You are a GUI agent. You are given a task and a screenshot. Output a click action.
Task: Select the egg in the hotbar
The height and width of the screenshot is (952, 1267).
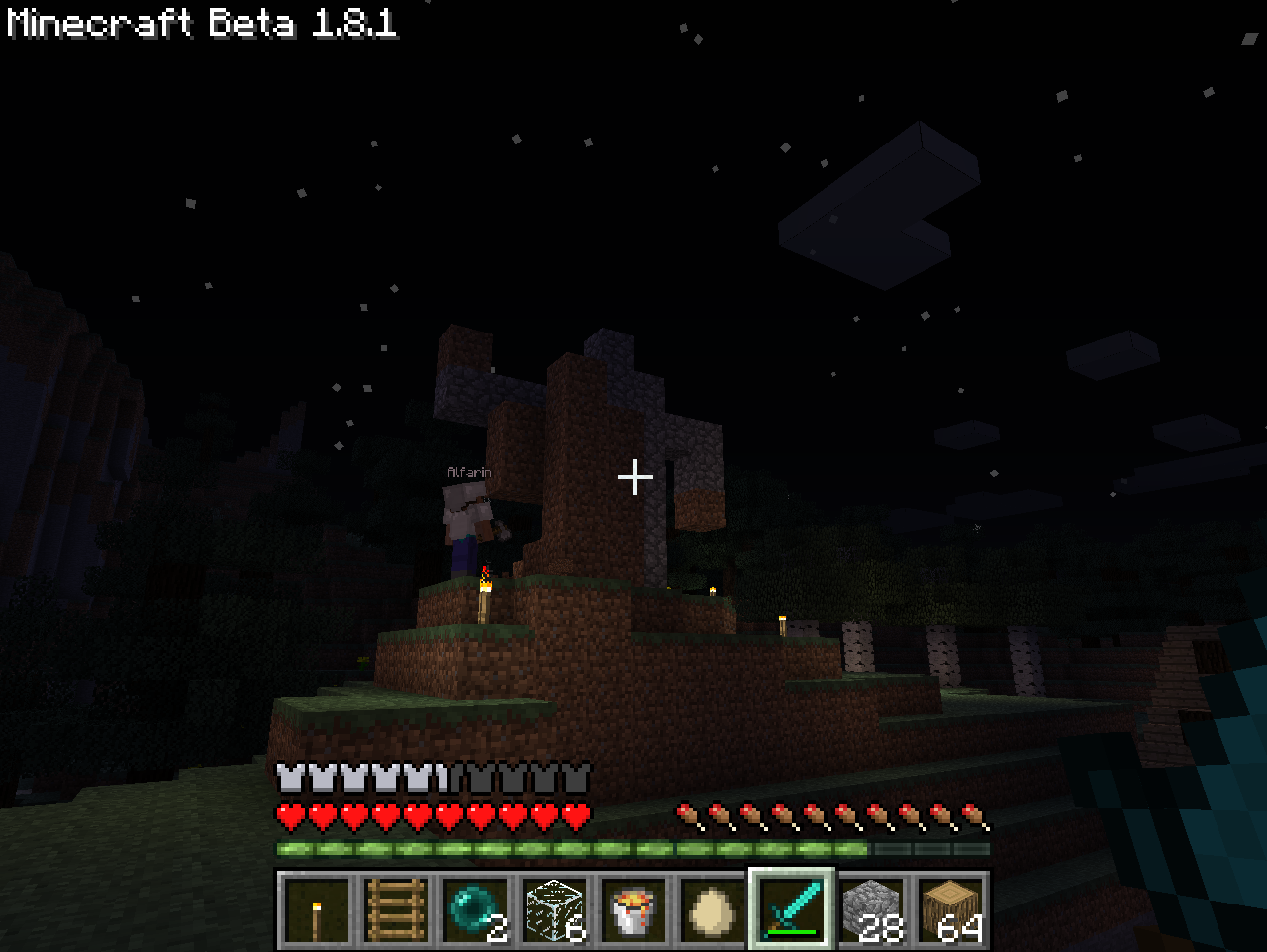pyautogui.click(x=713, y=908)
